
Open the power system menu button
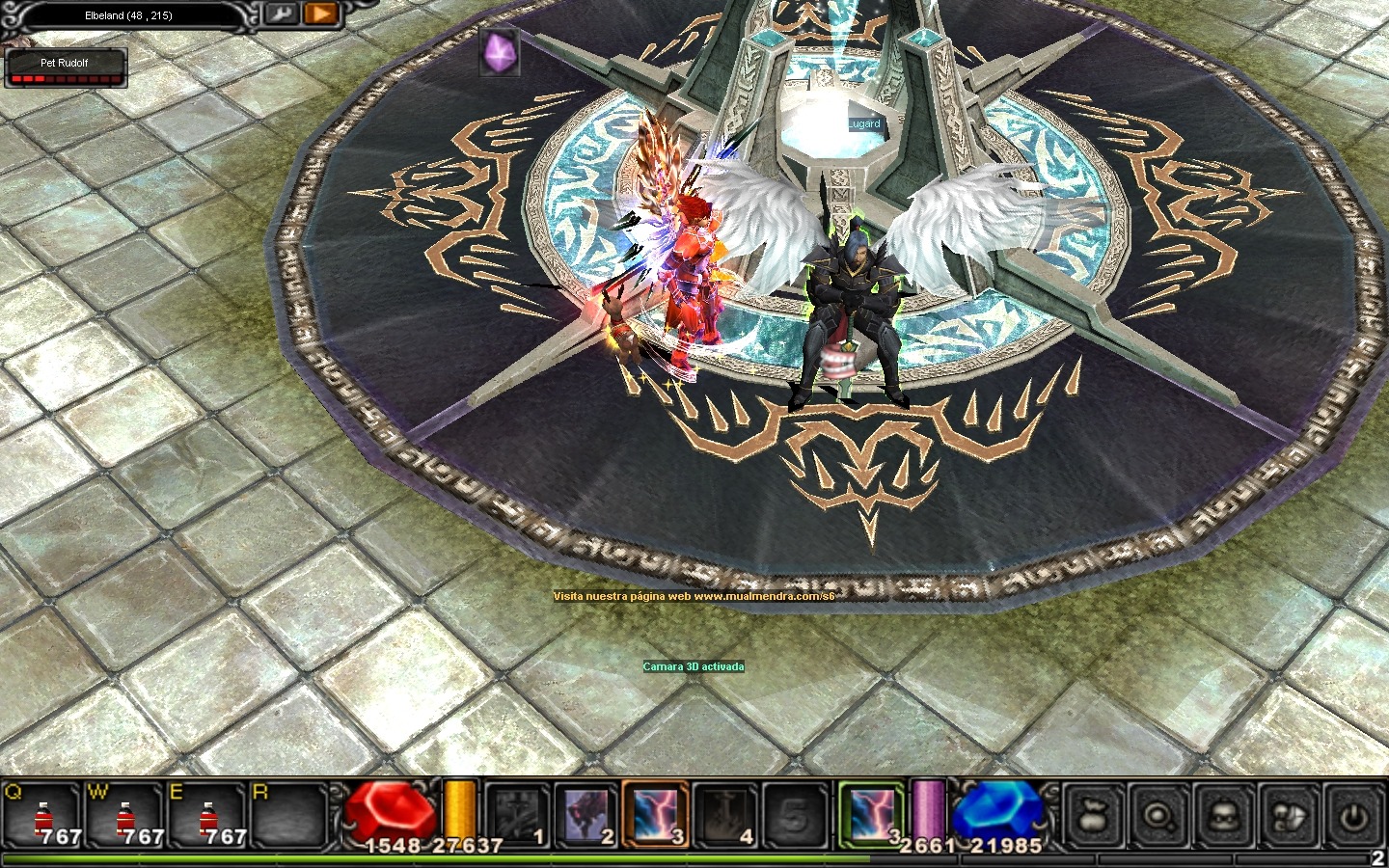coord(1354,816)
